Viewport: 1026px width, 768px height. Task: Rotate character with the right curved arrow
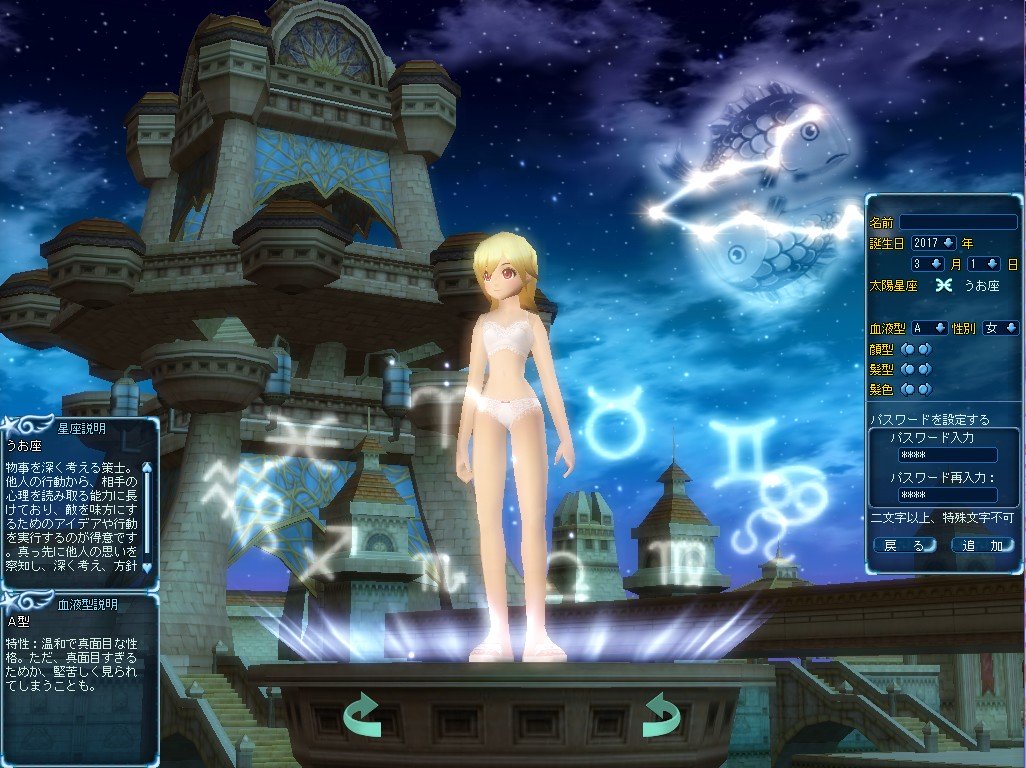coord(660,715)
